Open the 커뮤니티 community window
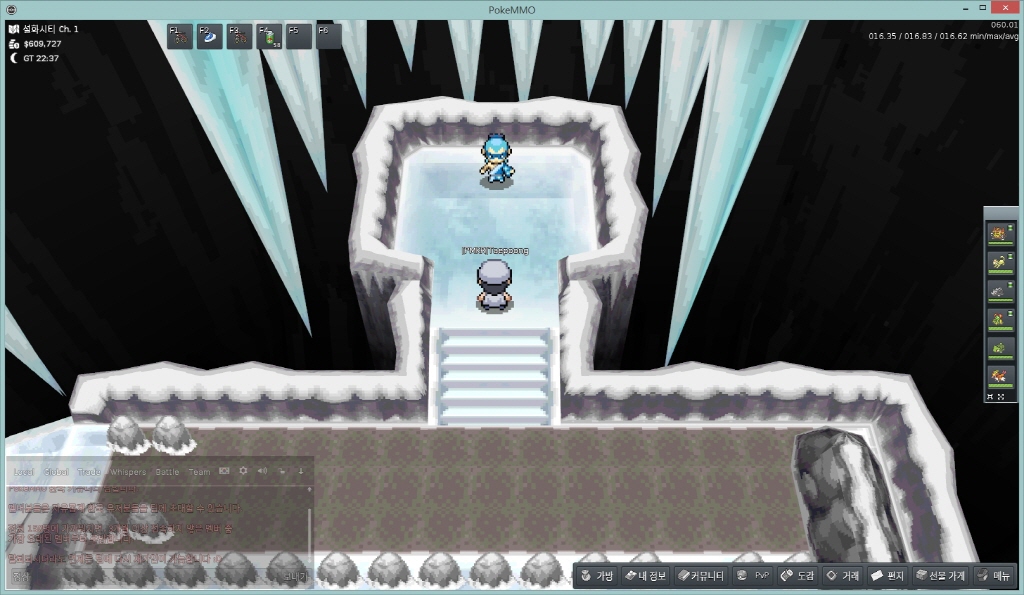Viewport: 1024px width, 595px height. (x=699, y=576)
